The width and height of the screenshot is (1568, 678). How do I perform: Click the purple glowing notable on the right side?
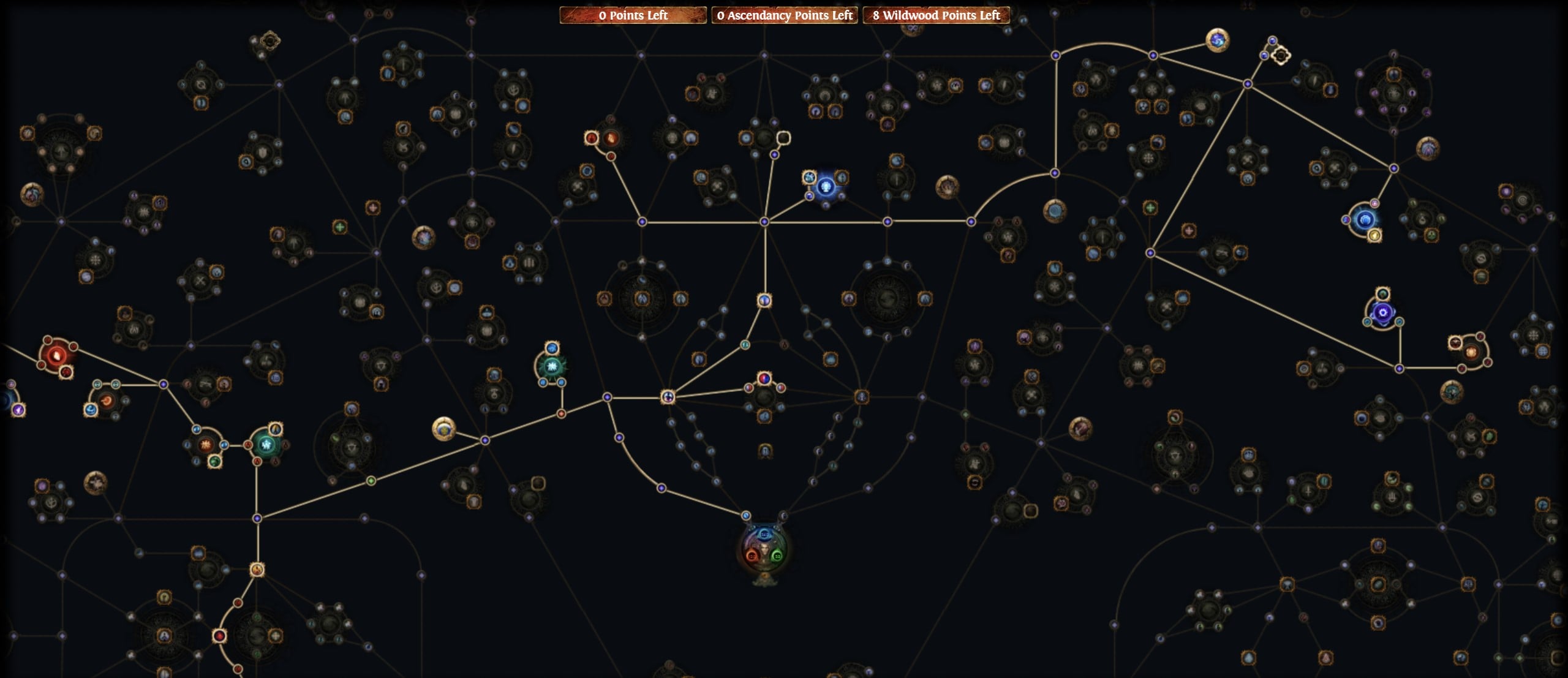[1383, 312]
